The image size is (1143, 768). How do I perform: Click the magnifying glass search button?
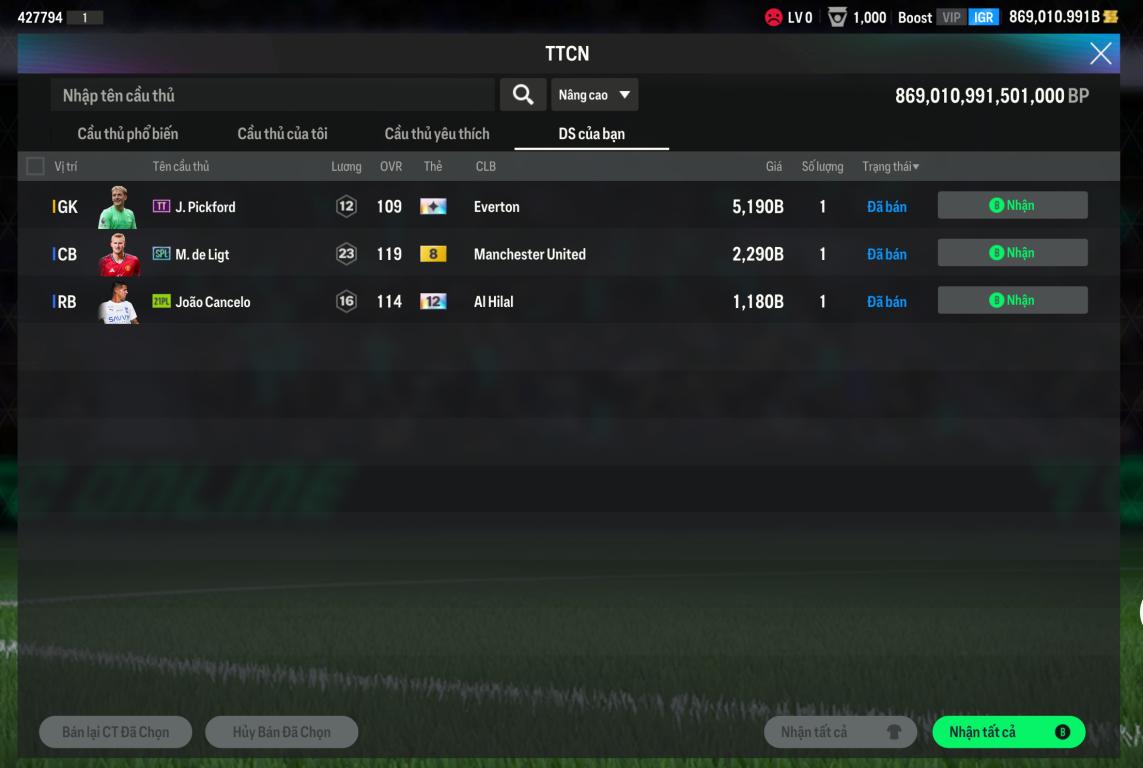click(x=523, y=95)
